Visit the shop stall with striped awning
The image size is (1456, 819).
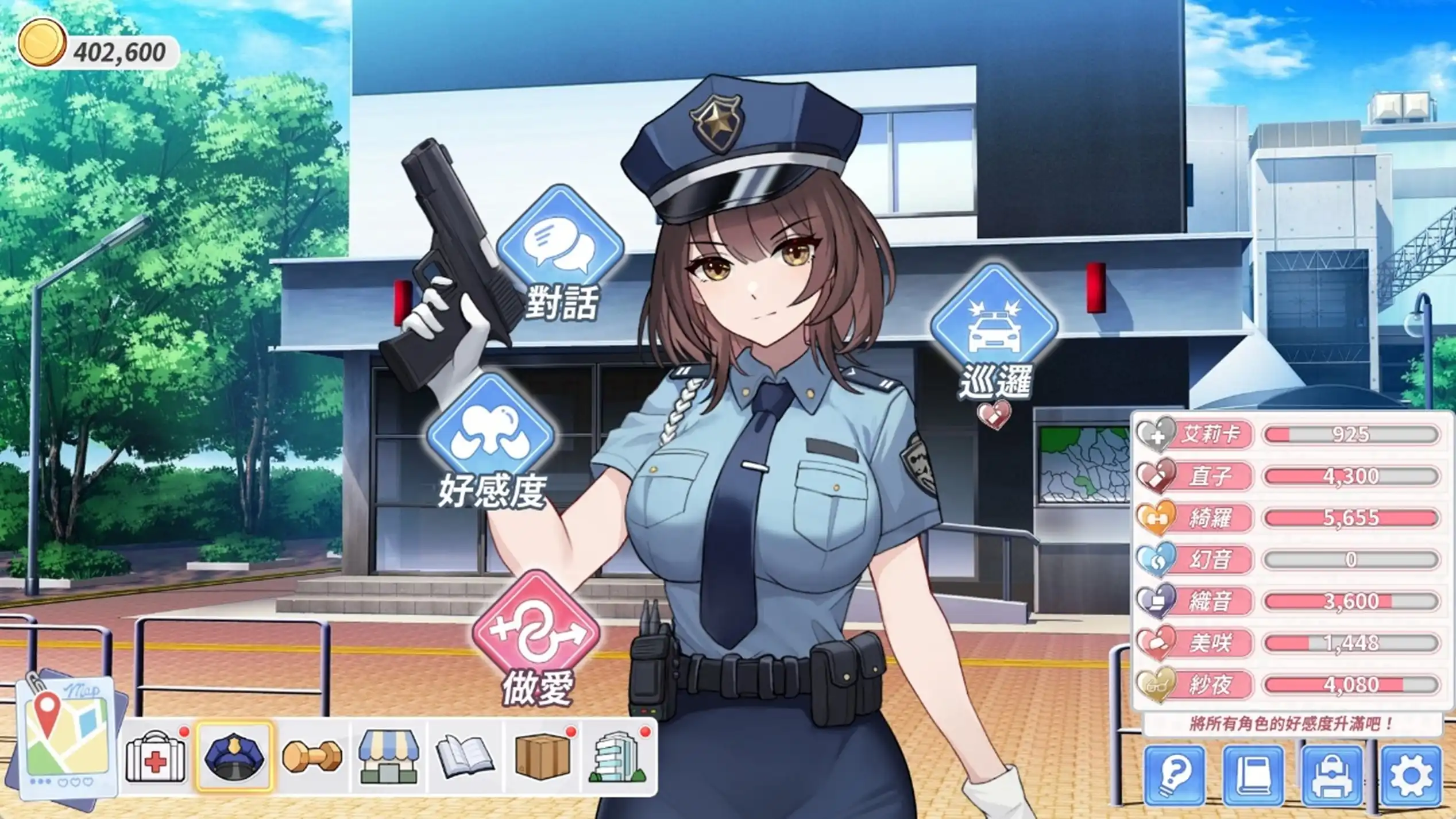(x=389, y=757)
